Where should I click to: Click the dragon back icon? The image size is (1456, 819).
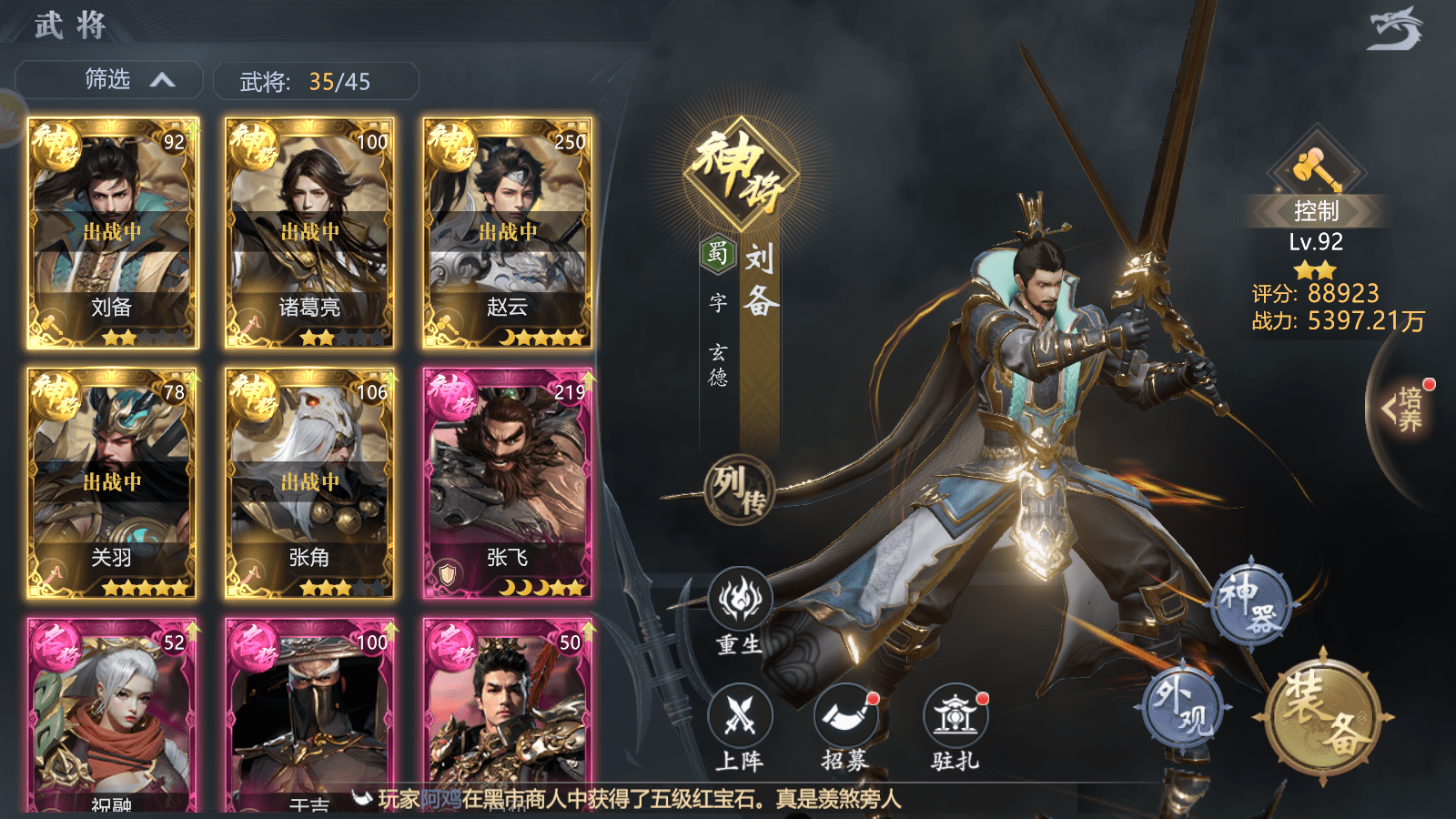(x=1394, y=29)
